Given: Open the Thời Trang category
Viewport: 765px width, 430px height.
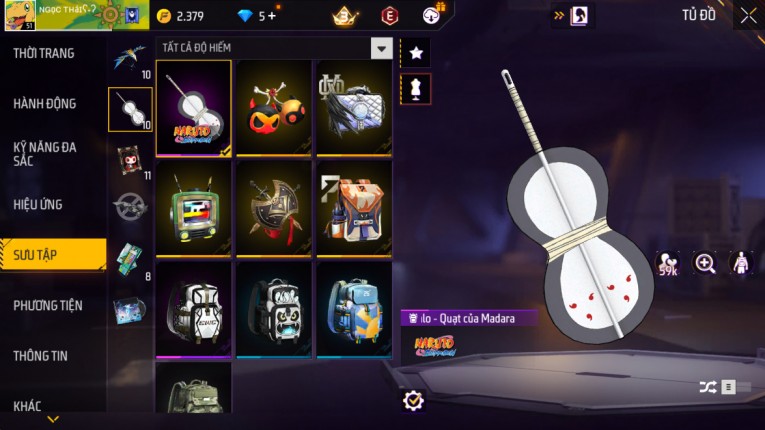Looking at the screenshot, I should click(x=45, y=53).
